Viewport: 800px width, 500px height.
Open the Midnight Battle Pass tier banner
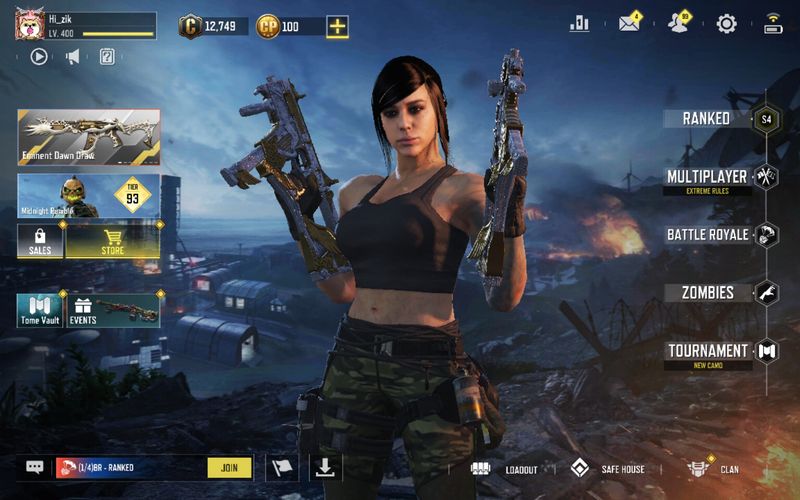pyautogui.click(x=89, y=196)
